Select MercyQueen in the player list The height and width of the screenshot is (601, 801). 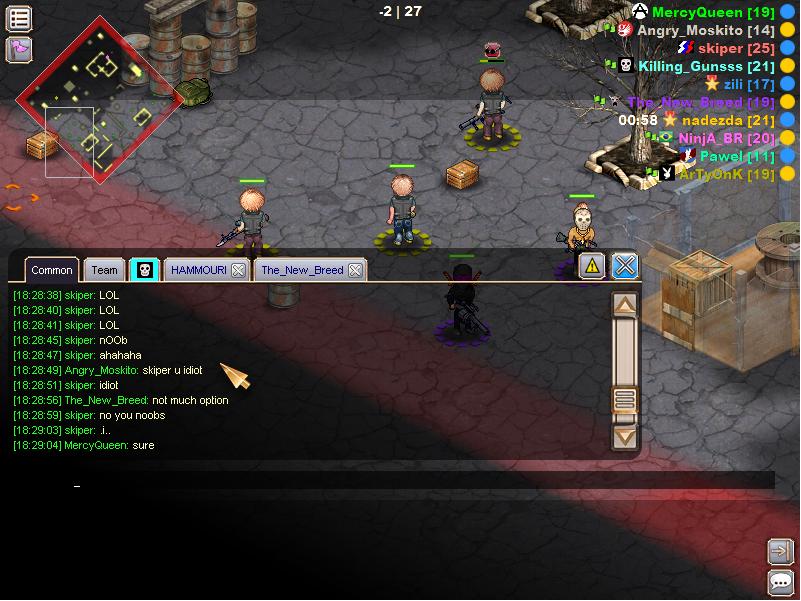[699, 12]
